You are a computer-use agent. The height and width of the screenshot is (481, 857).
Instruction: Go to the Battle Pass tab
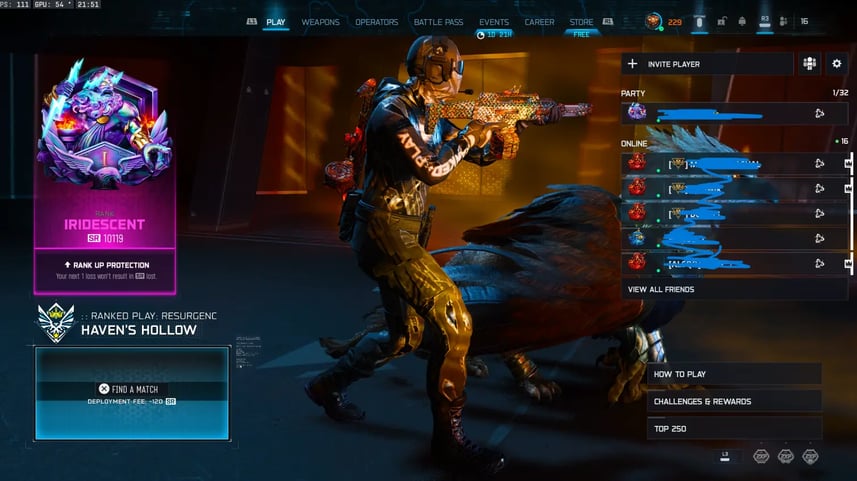tap(439, 22)
